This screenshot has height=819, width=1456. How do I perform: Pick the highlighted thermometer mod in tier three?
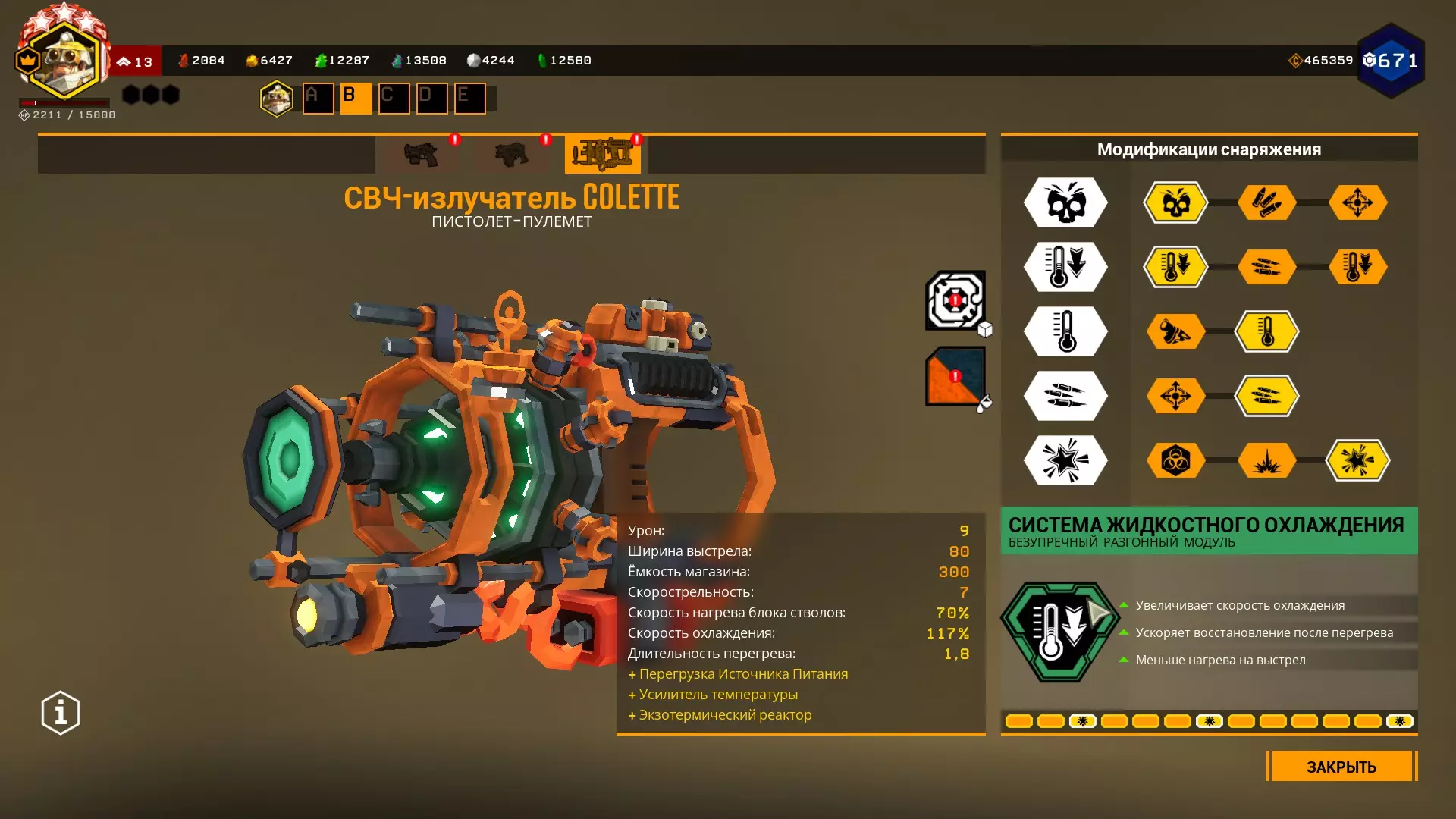[1266, 331]
